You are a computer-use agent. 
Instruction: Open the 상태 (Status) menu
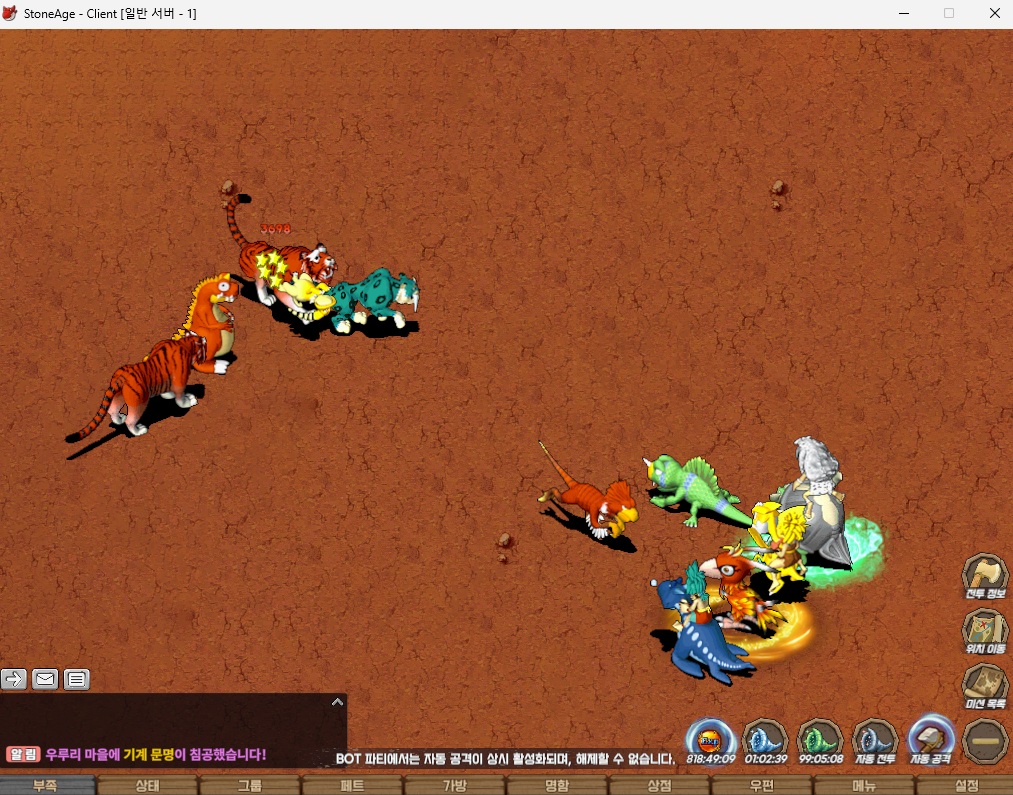pos(147,786)
